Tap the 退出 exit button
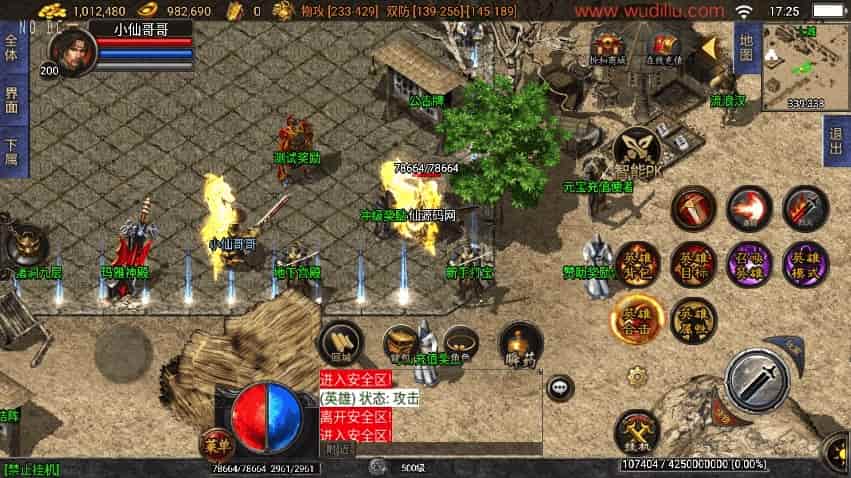The width and height of the screenshot is (851, 478). click(x=836, y=140)
